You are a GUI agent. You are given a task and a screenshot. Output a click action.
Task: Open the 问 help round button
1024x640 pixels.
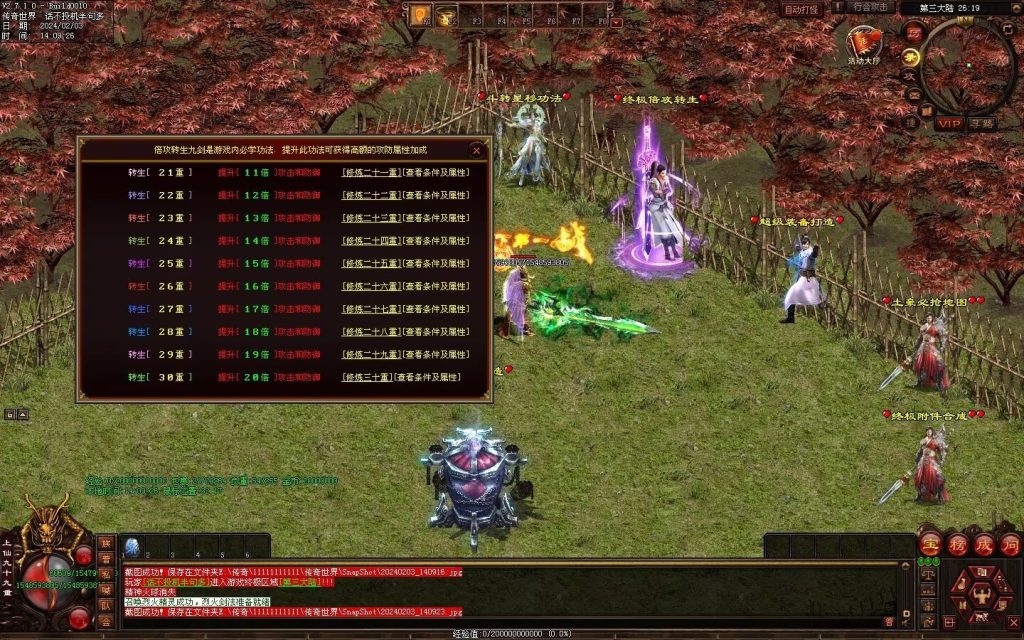[x=1010, y=545]
